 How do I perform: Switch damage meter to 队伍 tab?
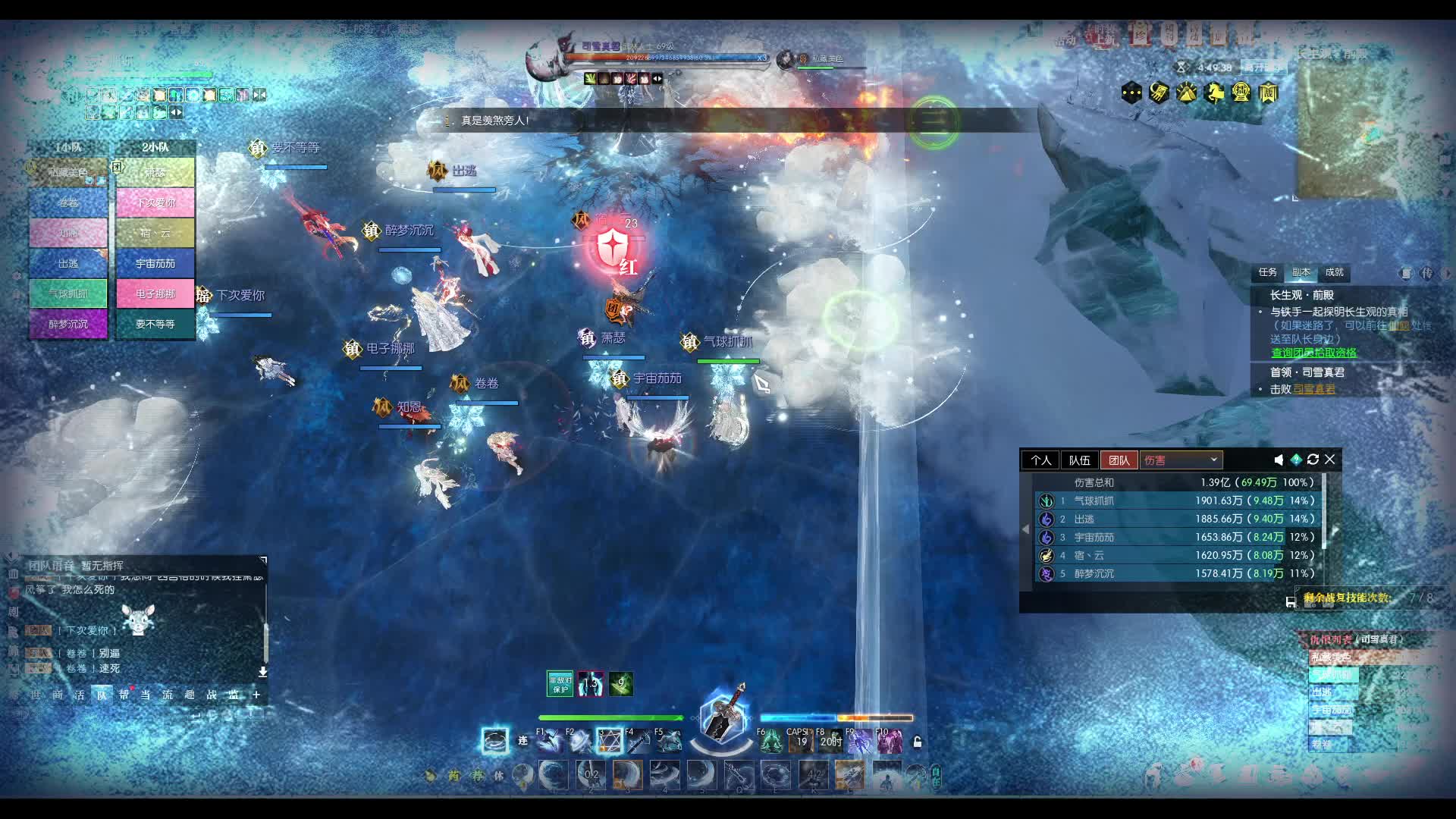tap(1079, 460)
